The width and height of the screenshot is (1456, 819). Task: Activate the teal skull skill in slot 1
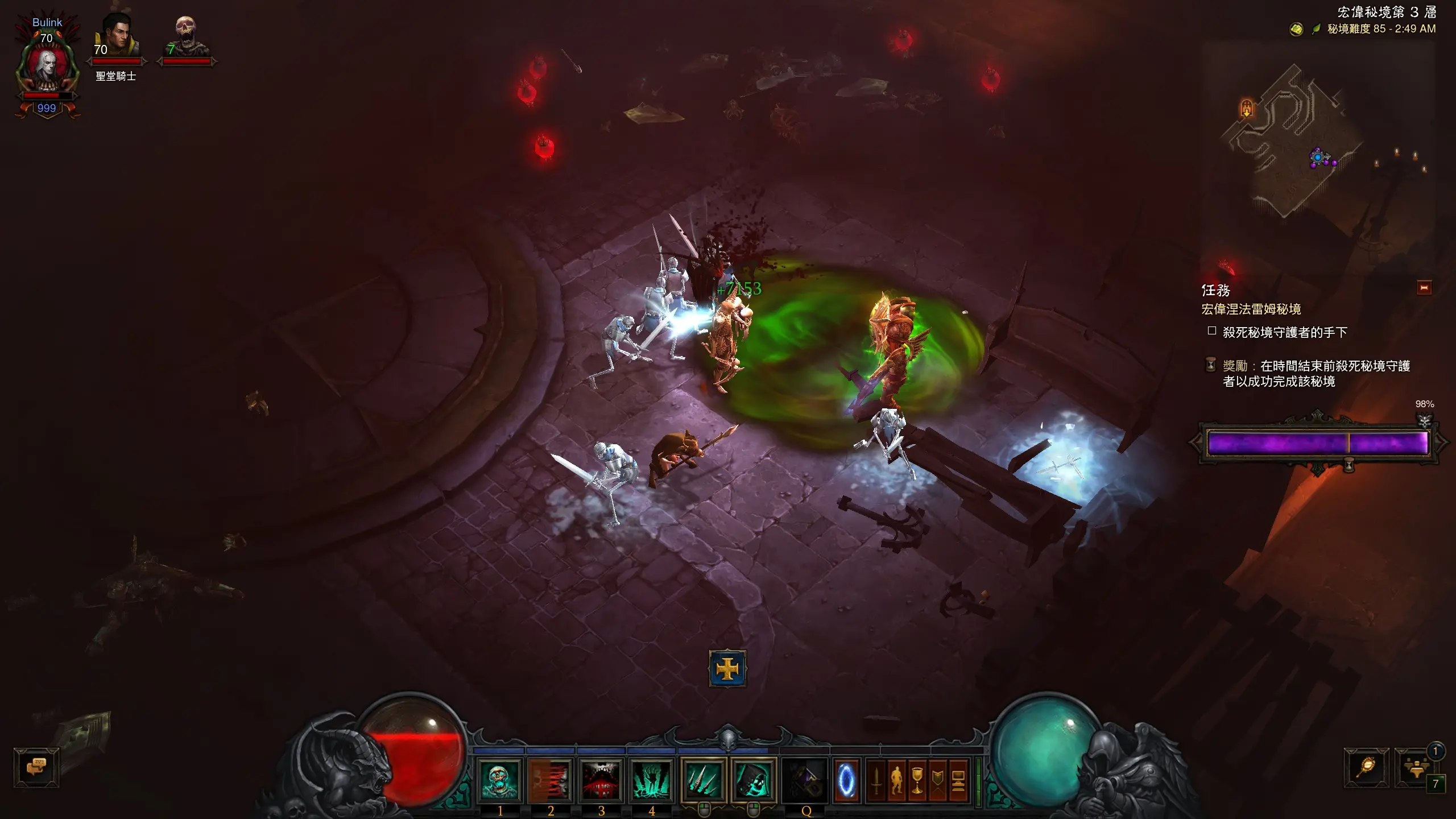[x=499, y=780]
